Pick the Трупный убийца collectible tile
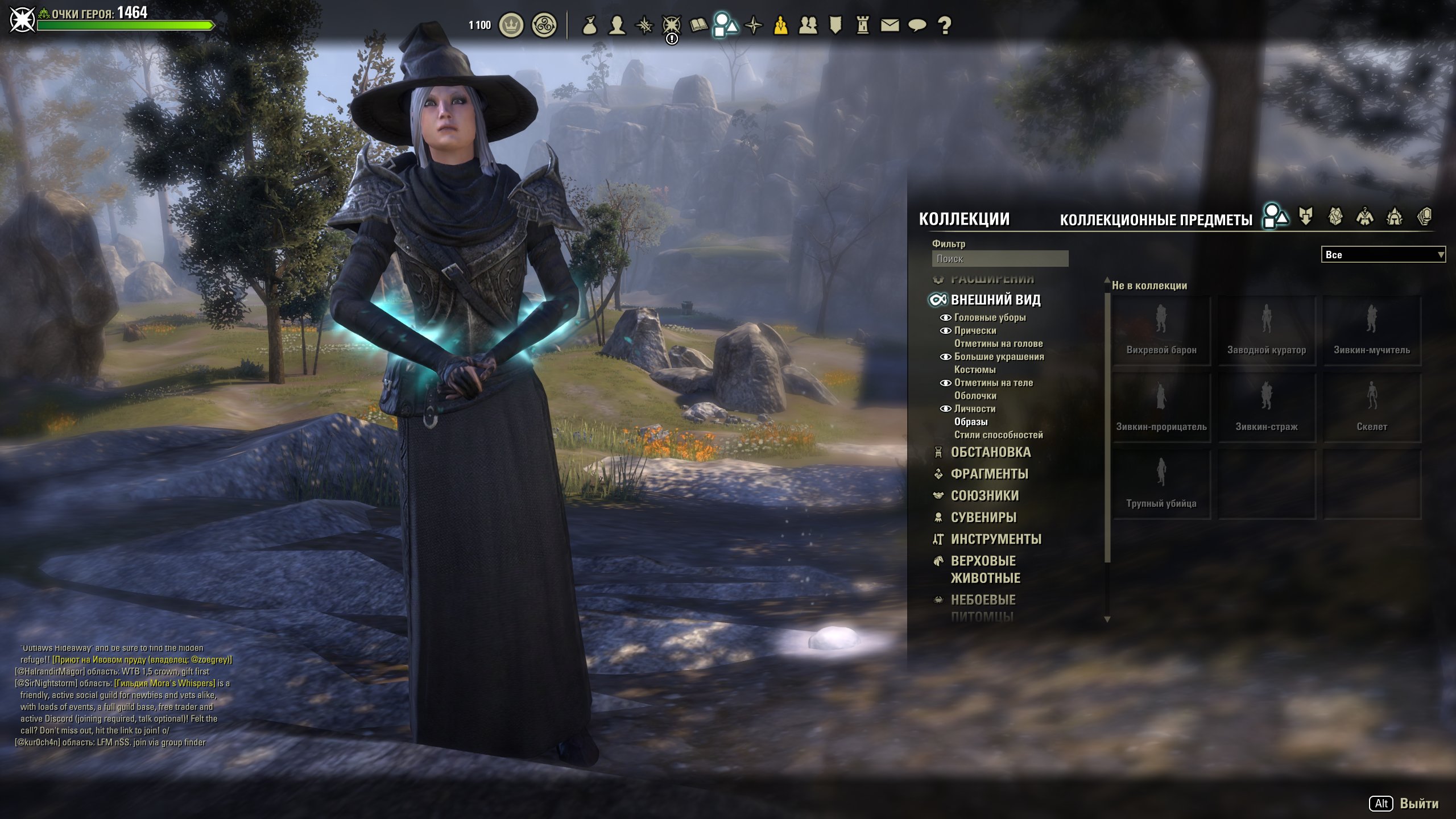 [1161, 484]
